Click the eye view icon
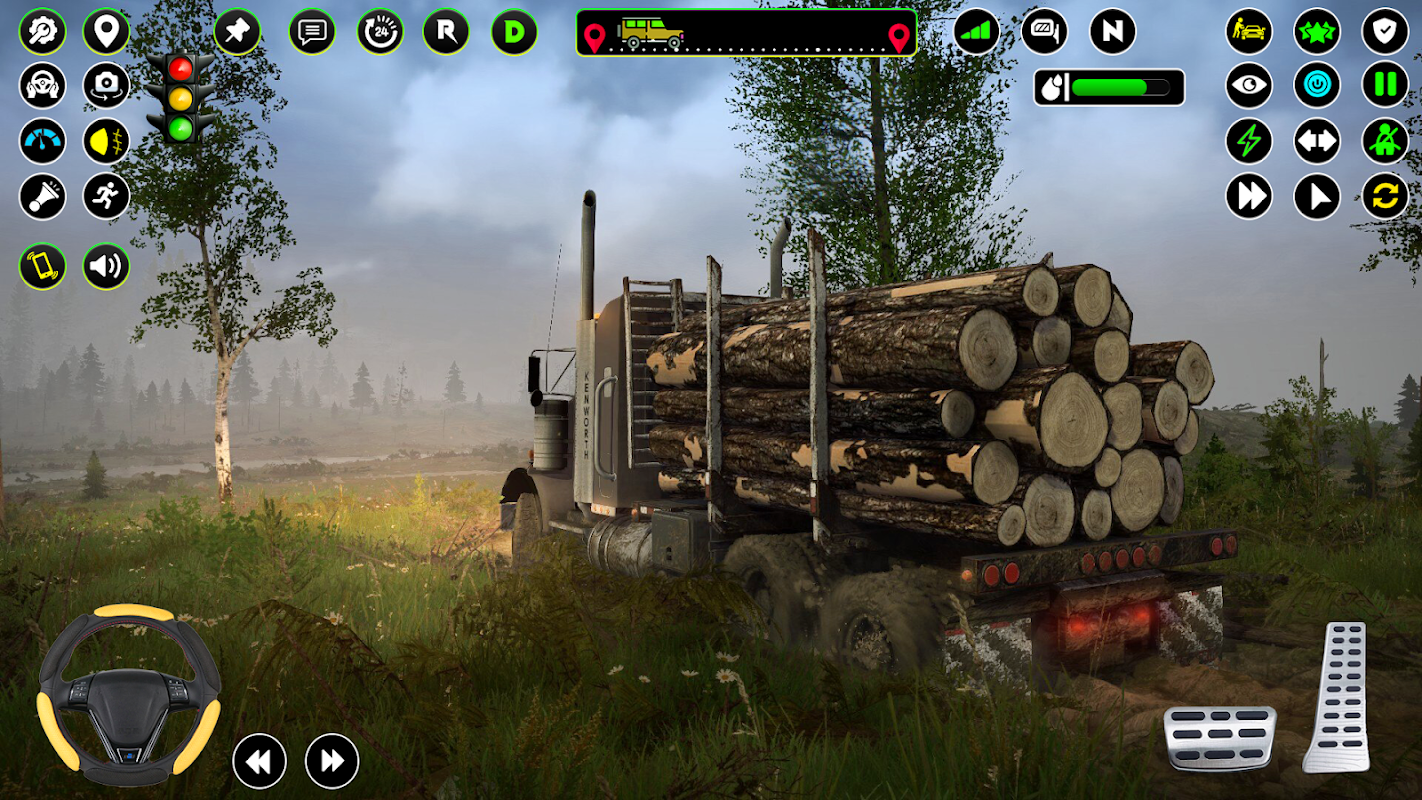Image resolution: width=1422 pixels, height=800 pixels. [1249, 86]
